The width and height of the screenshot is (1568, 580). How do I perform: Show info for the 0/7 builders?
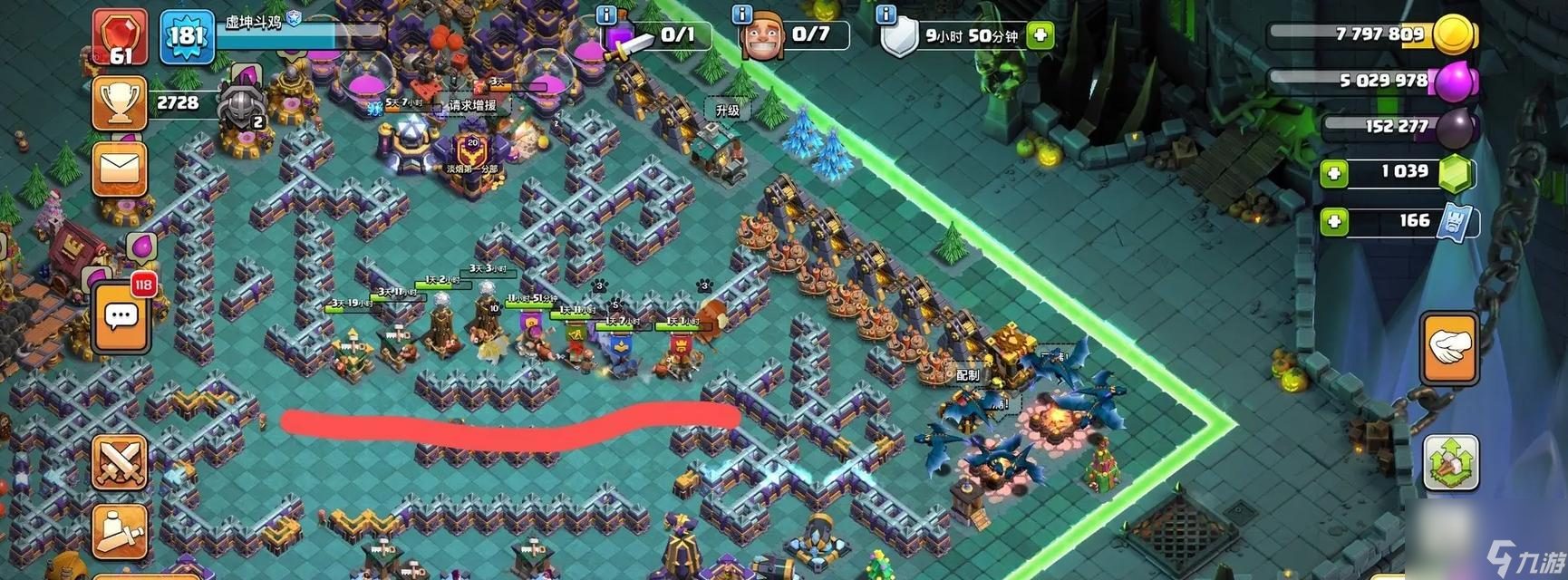pyautogui.click(x=741, y=14)
